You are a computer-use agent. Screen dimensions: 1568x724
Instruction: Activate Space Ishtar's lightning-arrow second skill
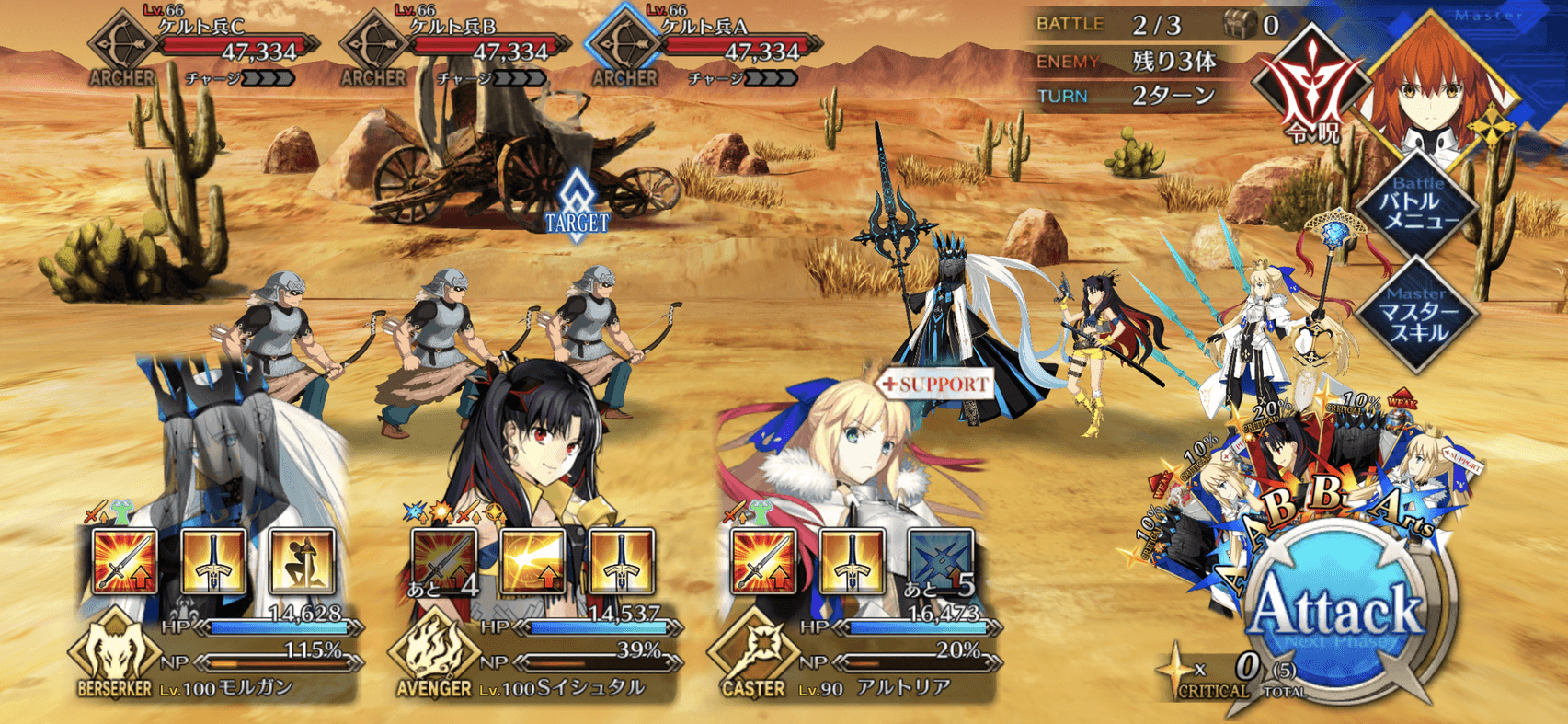pos(533,560)
